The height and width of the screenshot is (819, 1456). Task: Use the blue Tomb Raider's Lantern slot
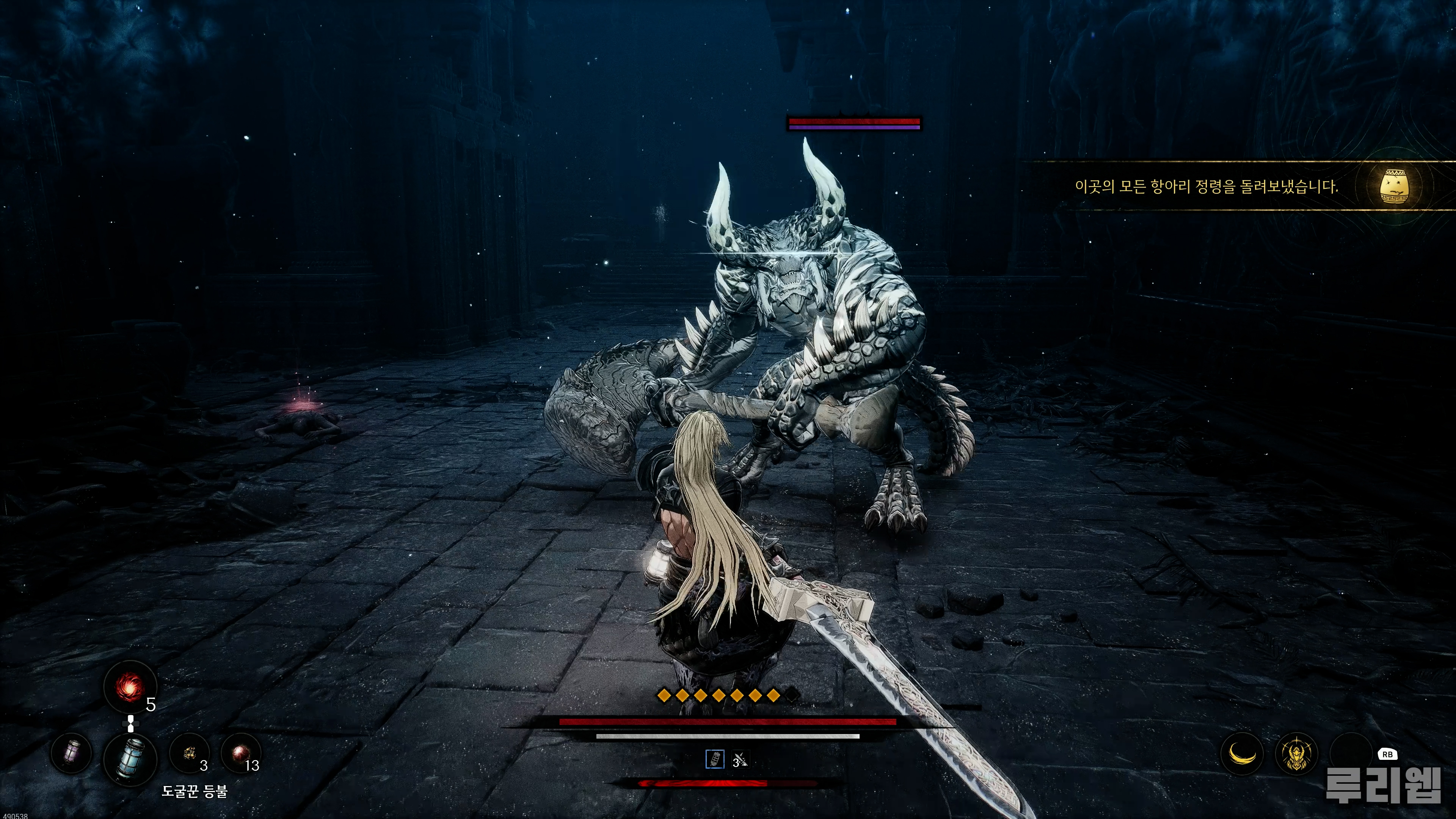click(130, 758)
